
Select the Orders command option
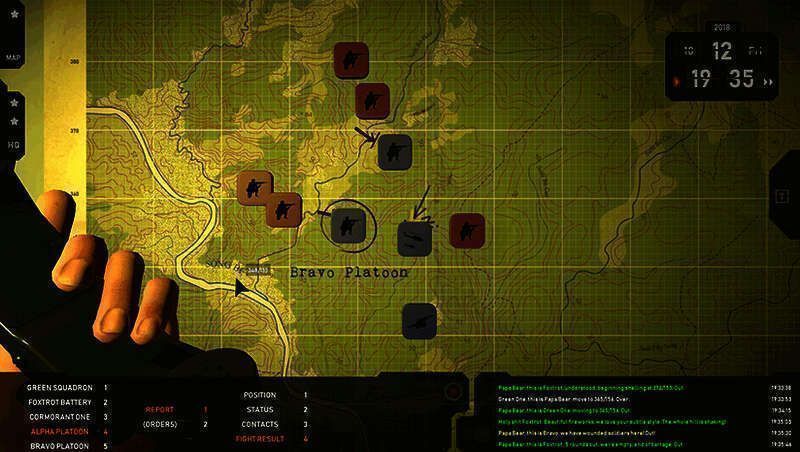click(160, 424)
